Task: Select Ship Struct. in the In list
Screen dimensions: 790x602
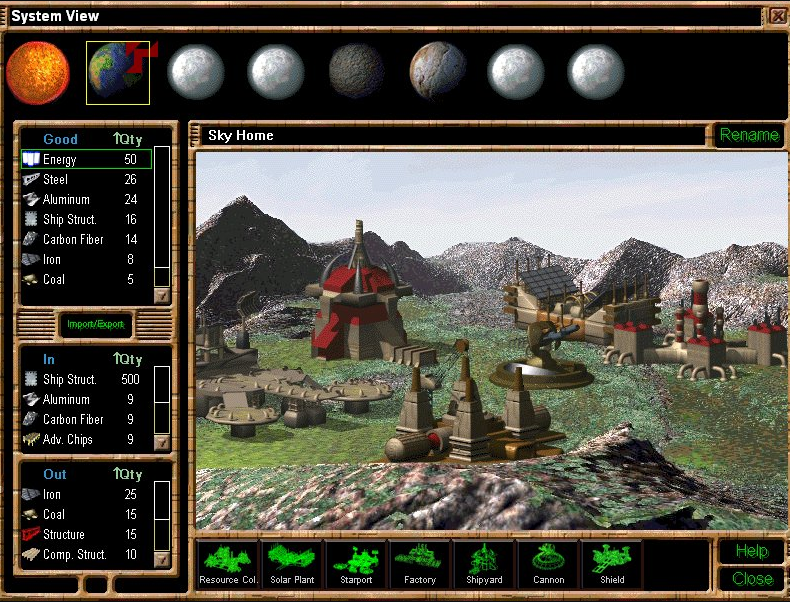Action: pos(85,379)
